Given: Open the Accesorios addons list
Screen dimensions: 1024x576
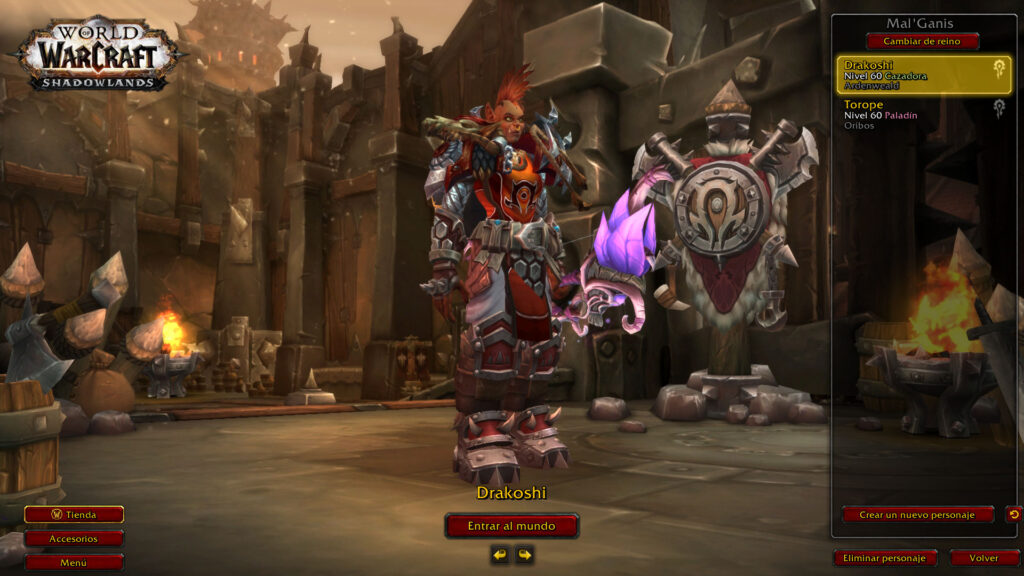Looking at the screenshot, I should click(x=75, y=538).
